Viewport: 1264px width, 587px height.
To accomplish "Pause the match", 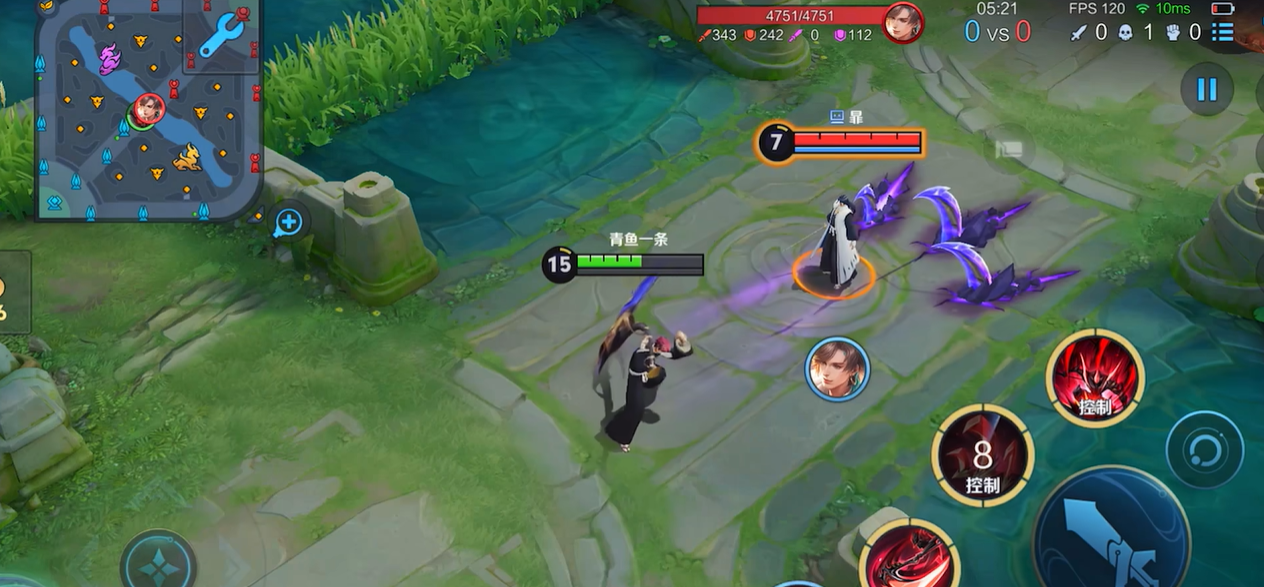I will pyautogui.click(x=1206, y=90).
